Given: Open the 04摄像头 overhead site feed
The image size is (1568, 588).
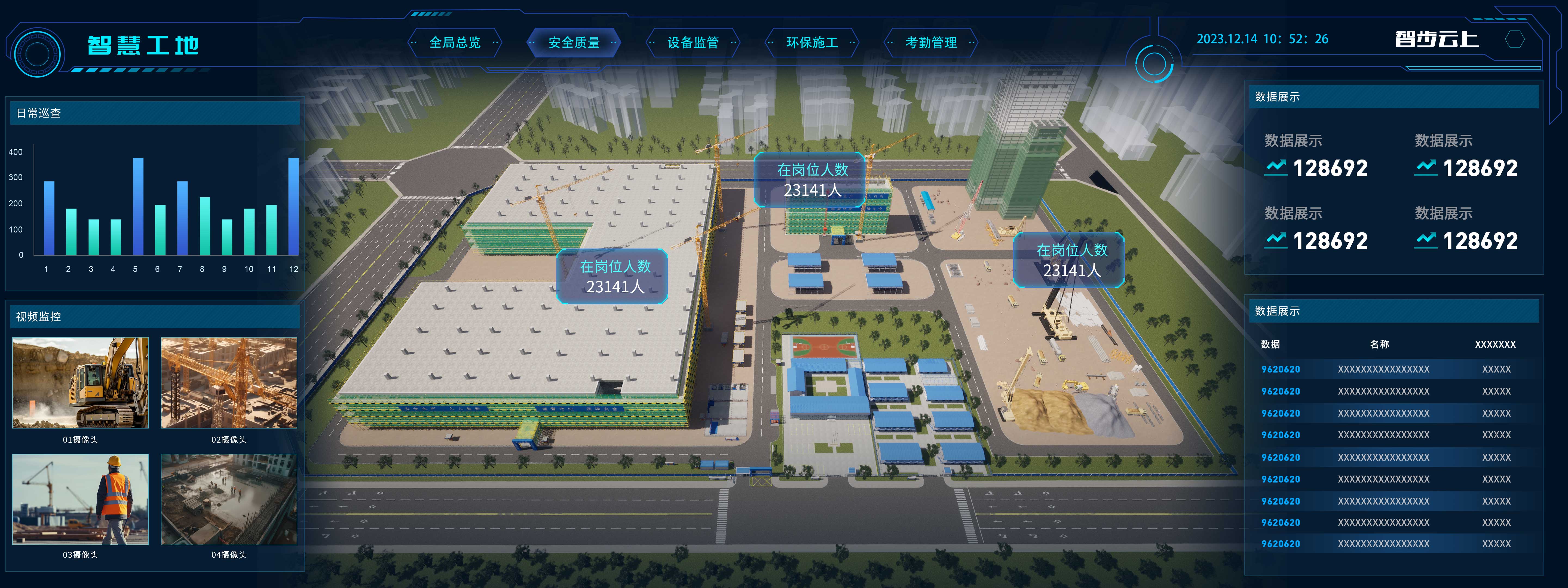Looking at the screenshot, I should [x=229, y=499].
